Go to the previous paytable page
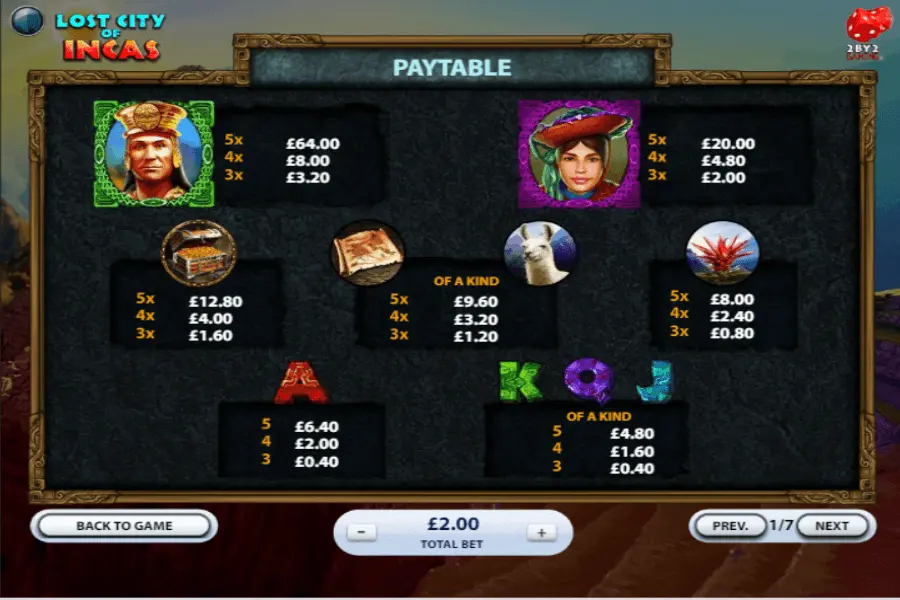Viewport: 900px width, 600px height. [x=730, y=526]
